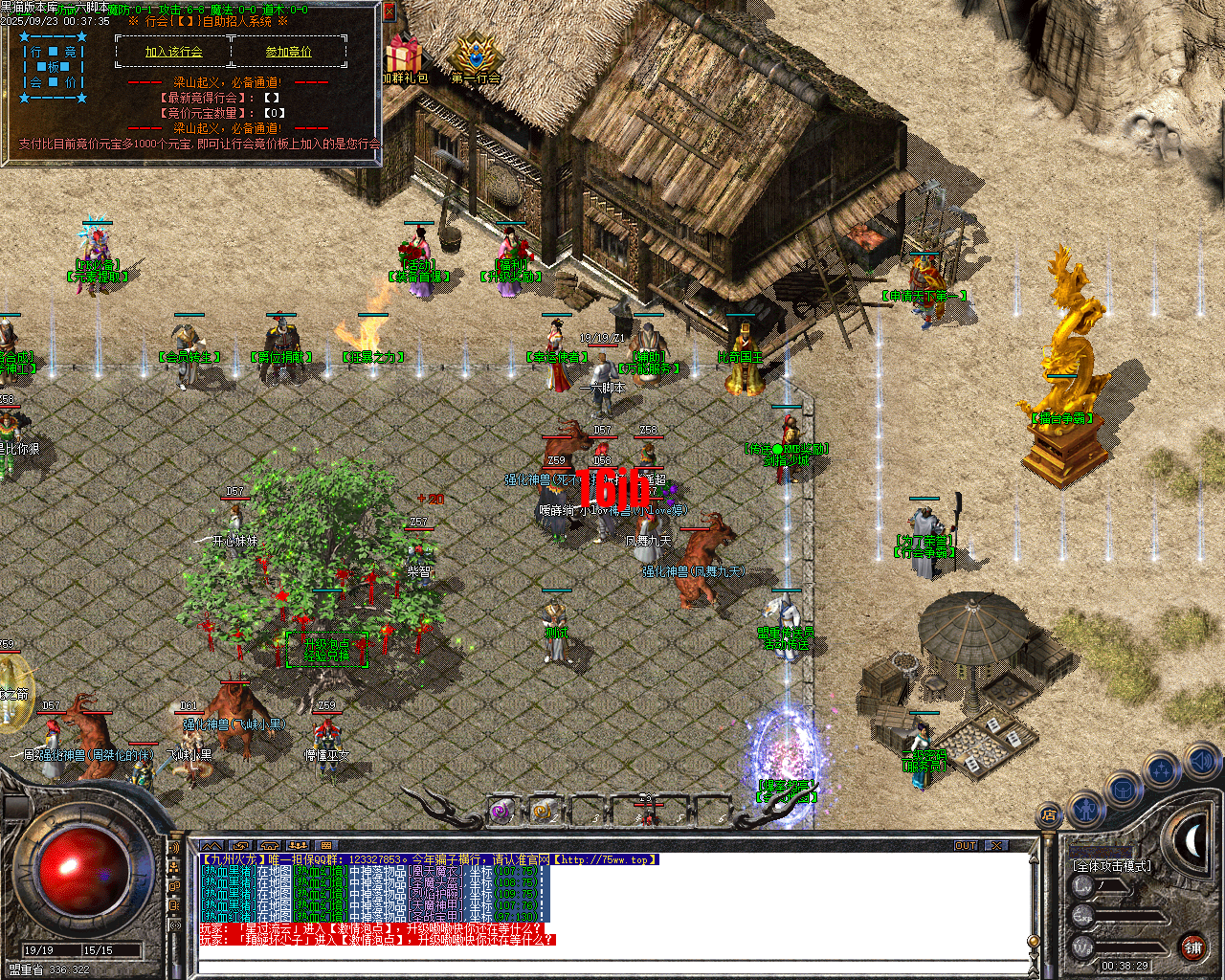Toggle the 全体攻击模式 attack mode setting

[1113, 866]
